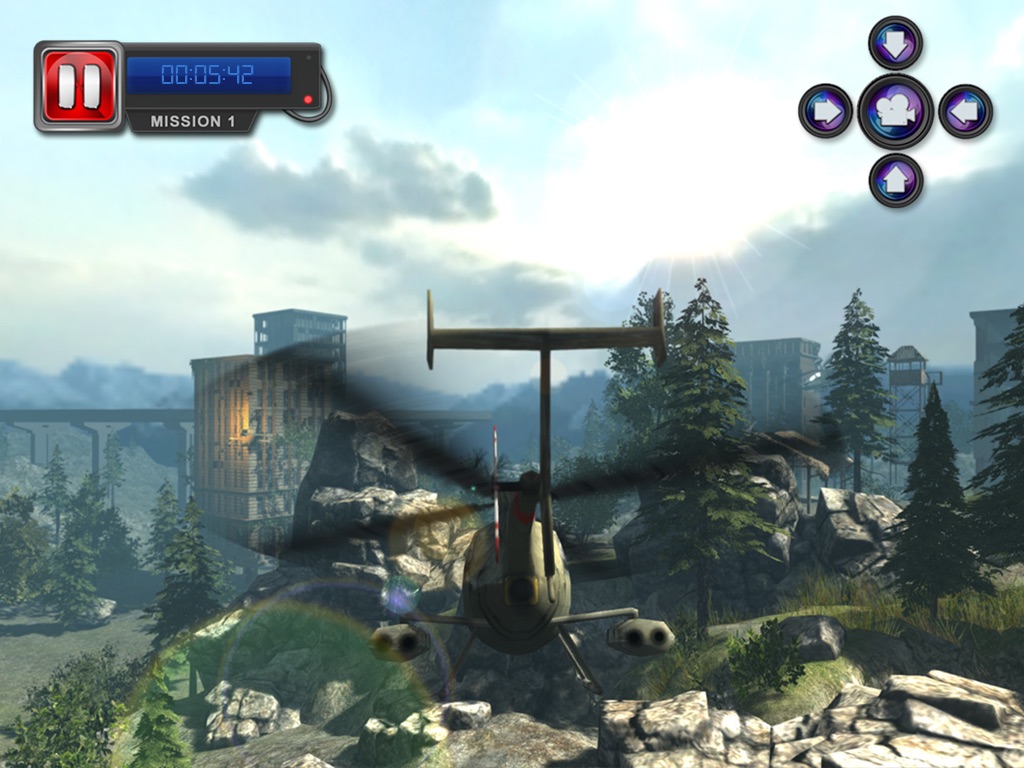
Task: Select the up-arrow camera button
Action: pos(895,180)
